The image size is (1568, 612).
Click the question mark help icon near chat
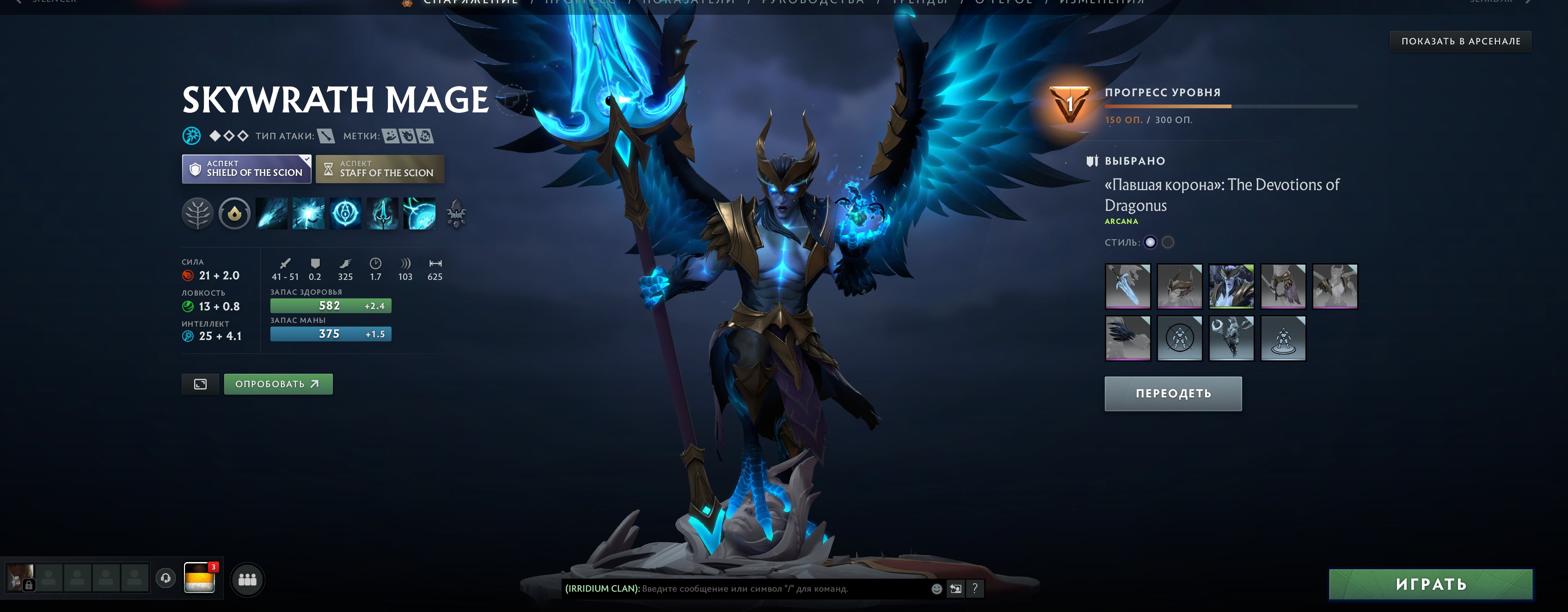[976, 589]
